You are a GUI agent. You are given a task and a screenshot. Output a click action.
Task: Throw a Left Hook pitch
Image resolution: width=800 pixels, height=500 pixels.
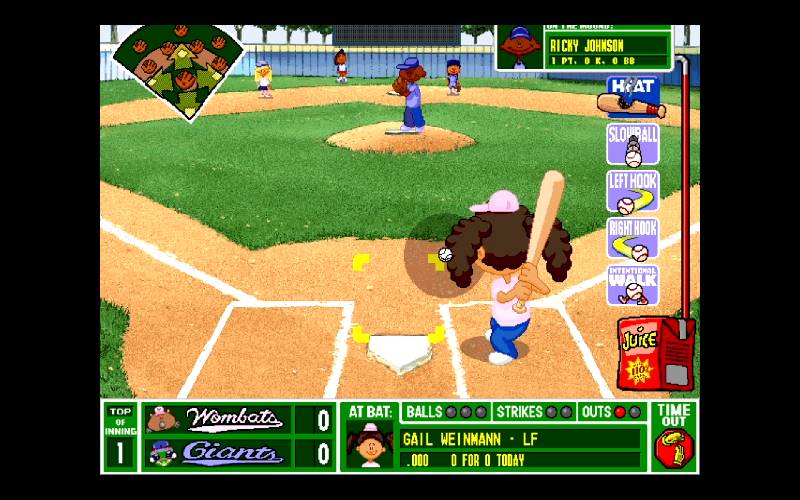632,192
